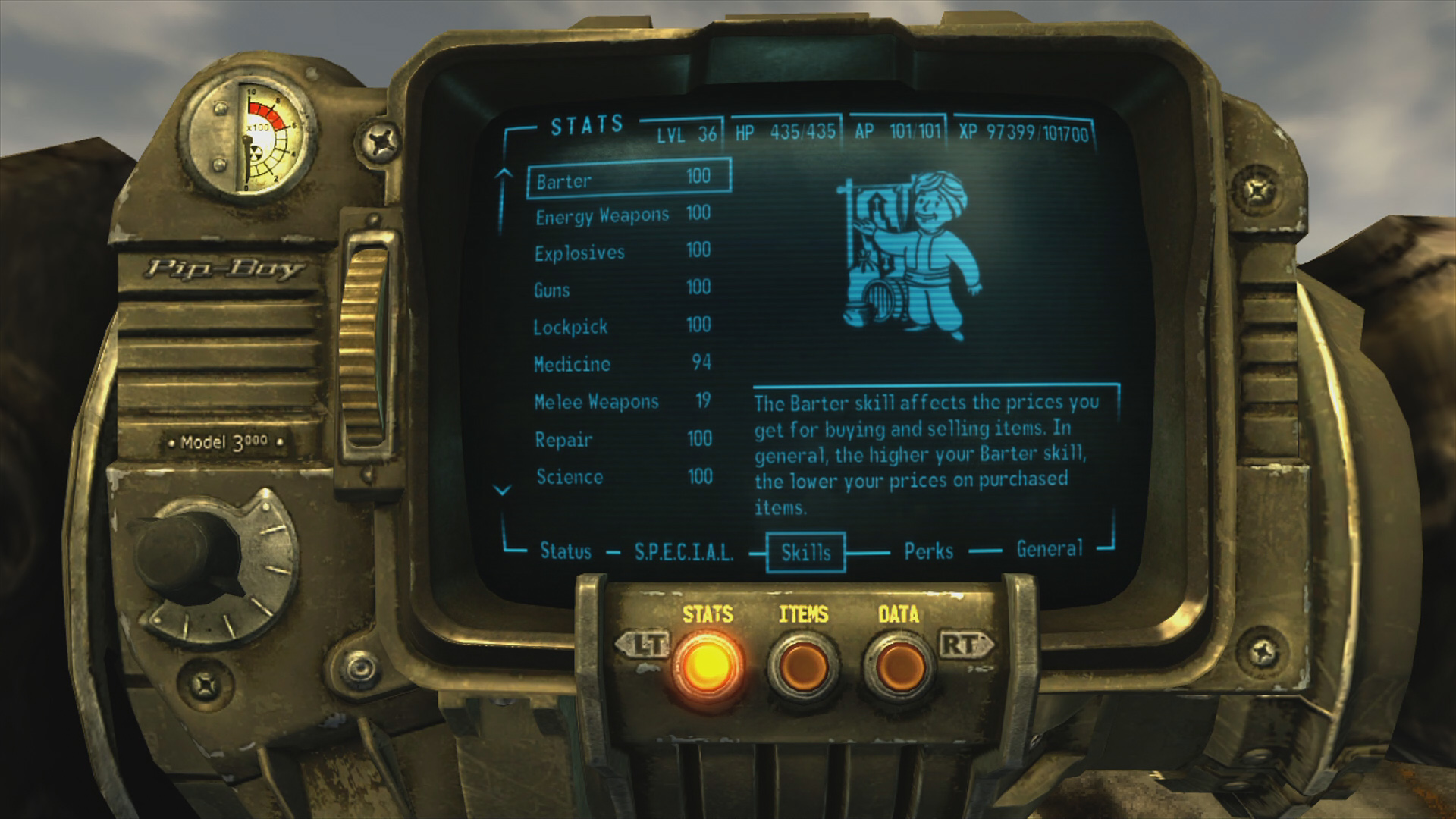
Task: Select the Barter skill row
Action: 628,179
